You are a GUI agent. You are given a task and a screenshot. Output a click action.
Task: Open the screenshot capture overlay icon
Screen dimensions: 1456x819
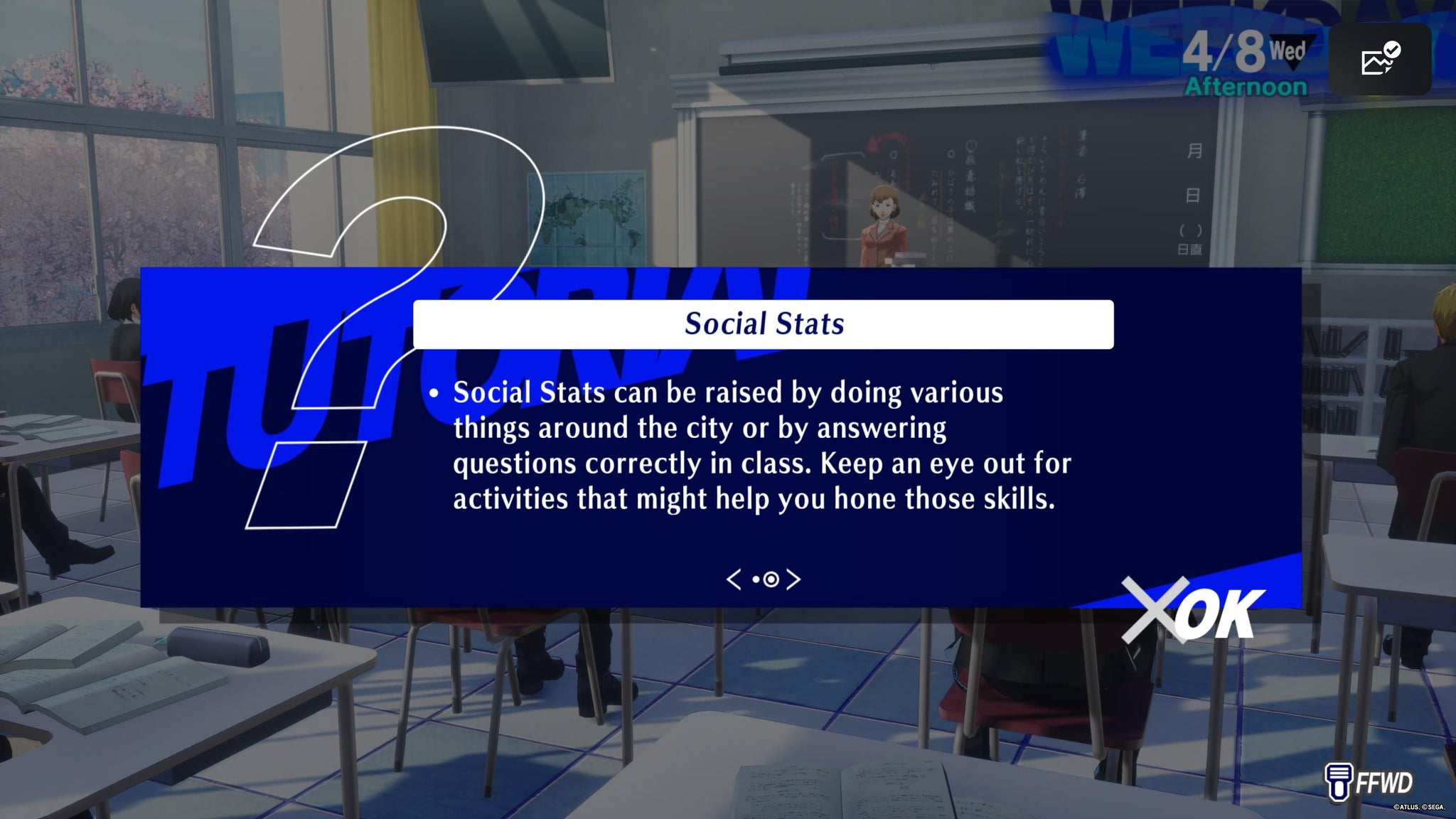pos(1379,60)
